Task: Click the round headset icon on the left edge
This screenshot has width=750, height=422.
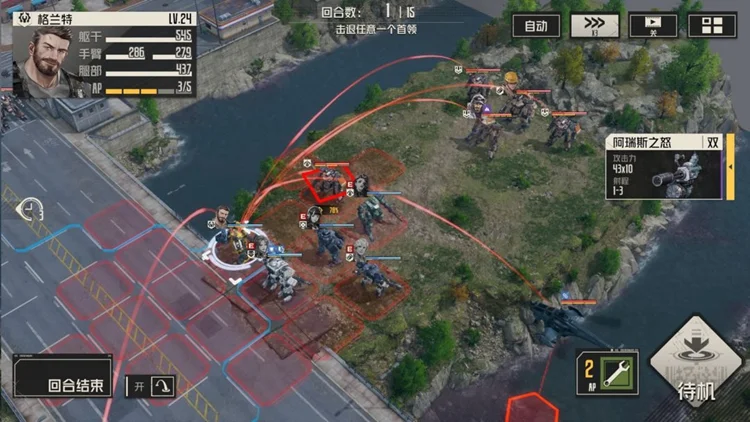Action: [x=30, y=211]
